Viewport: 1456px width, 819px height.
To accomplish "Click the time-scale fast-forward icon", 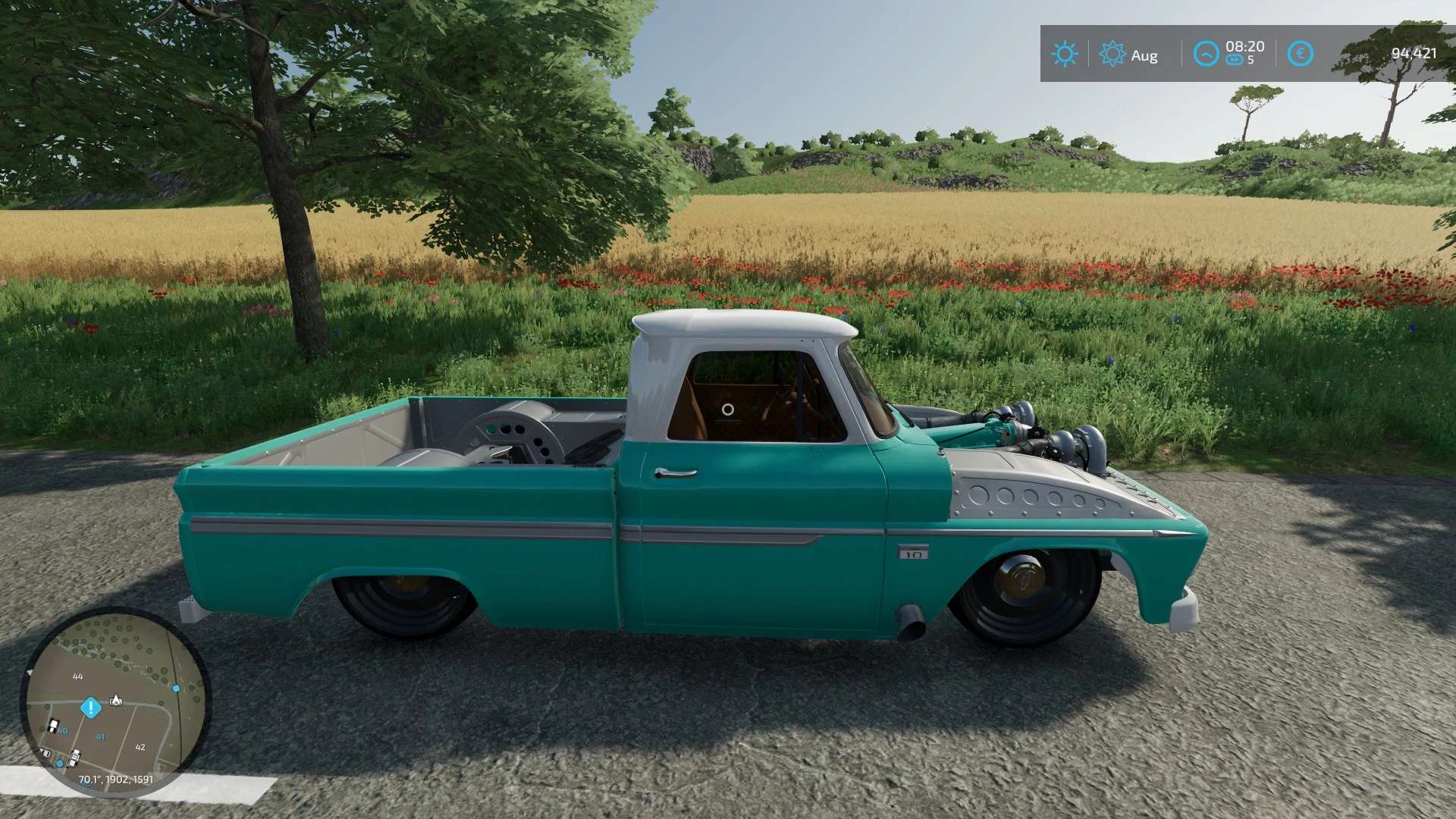I will [1234, 61].
